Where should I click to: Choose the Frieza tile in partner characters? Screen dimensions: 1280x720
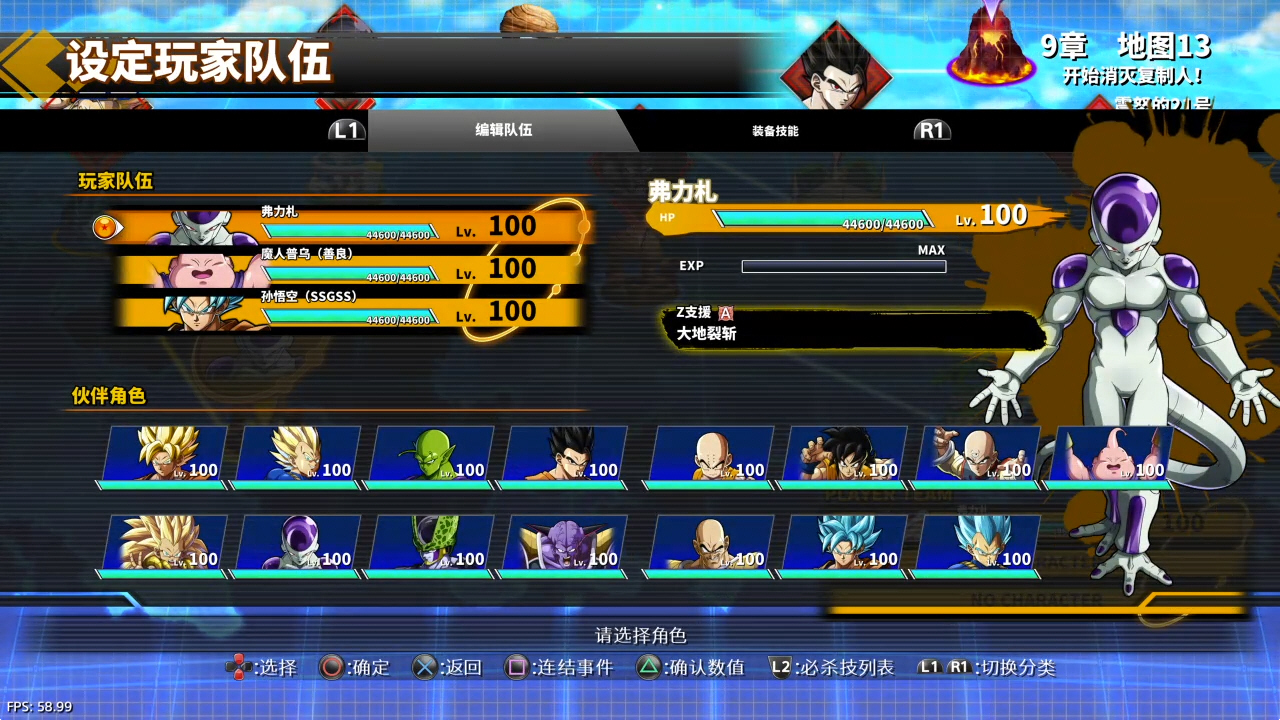click(298, 545)
